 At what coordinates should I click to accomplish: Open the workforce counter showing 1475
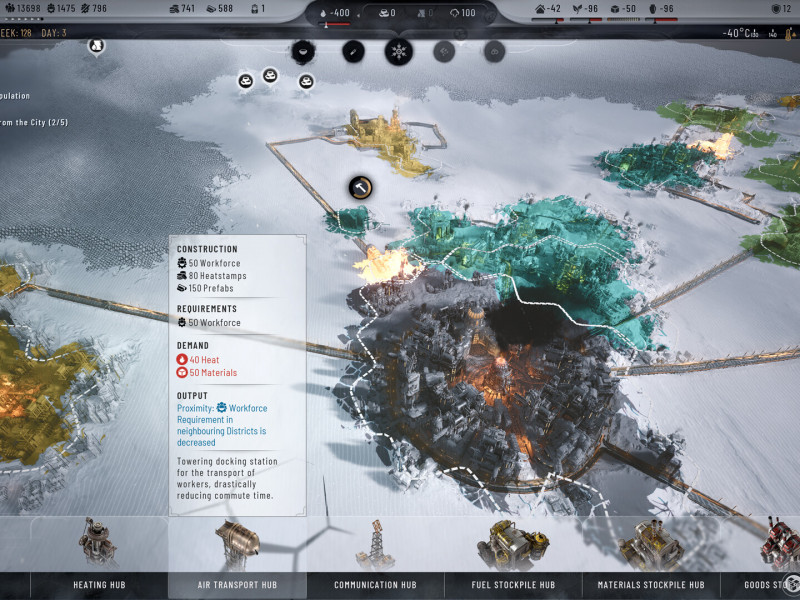coord(59,9)
